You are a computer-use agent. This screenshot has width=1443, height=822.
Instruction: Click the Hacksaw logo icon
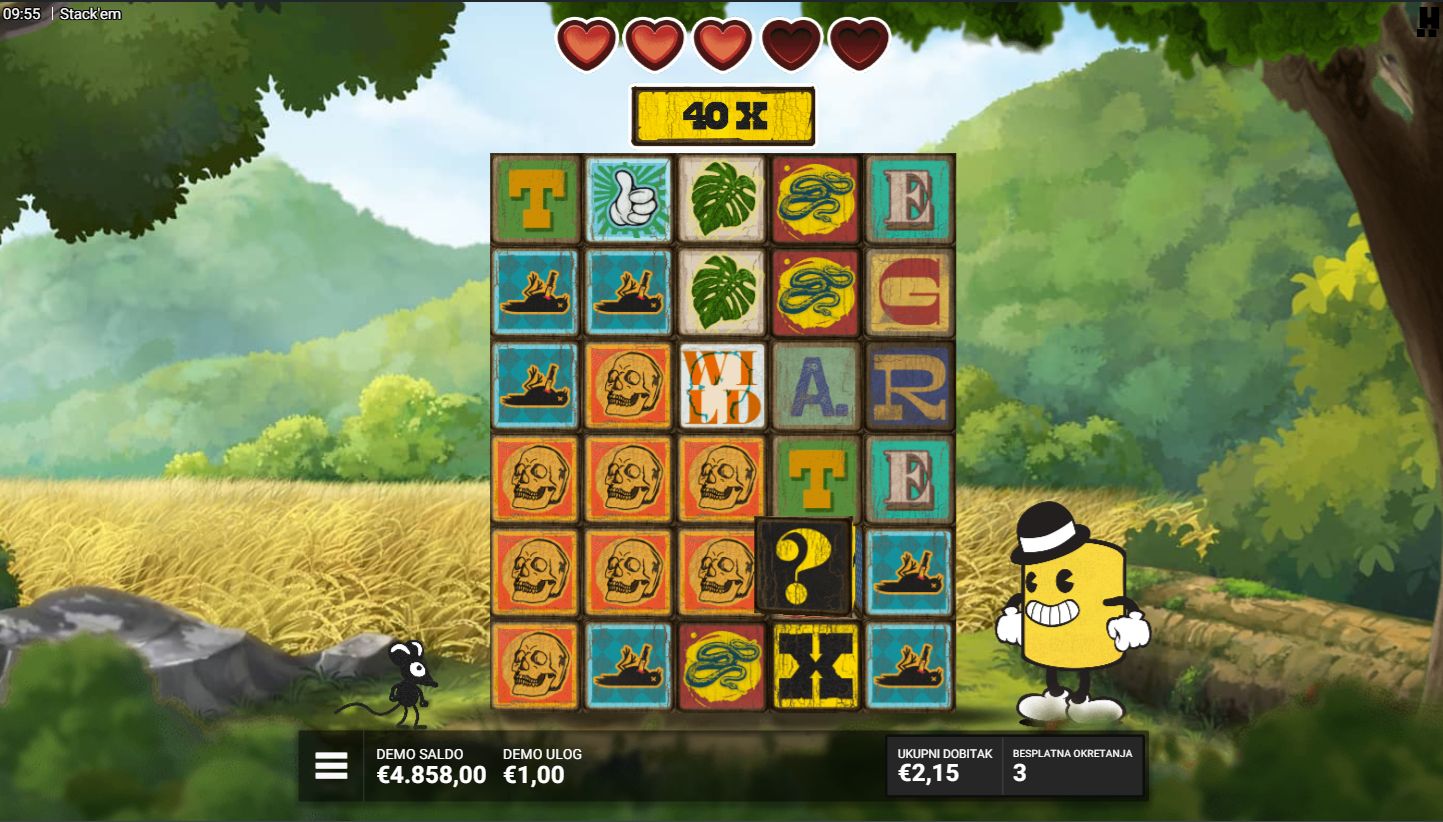pos(1427,22)
